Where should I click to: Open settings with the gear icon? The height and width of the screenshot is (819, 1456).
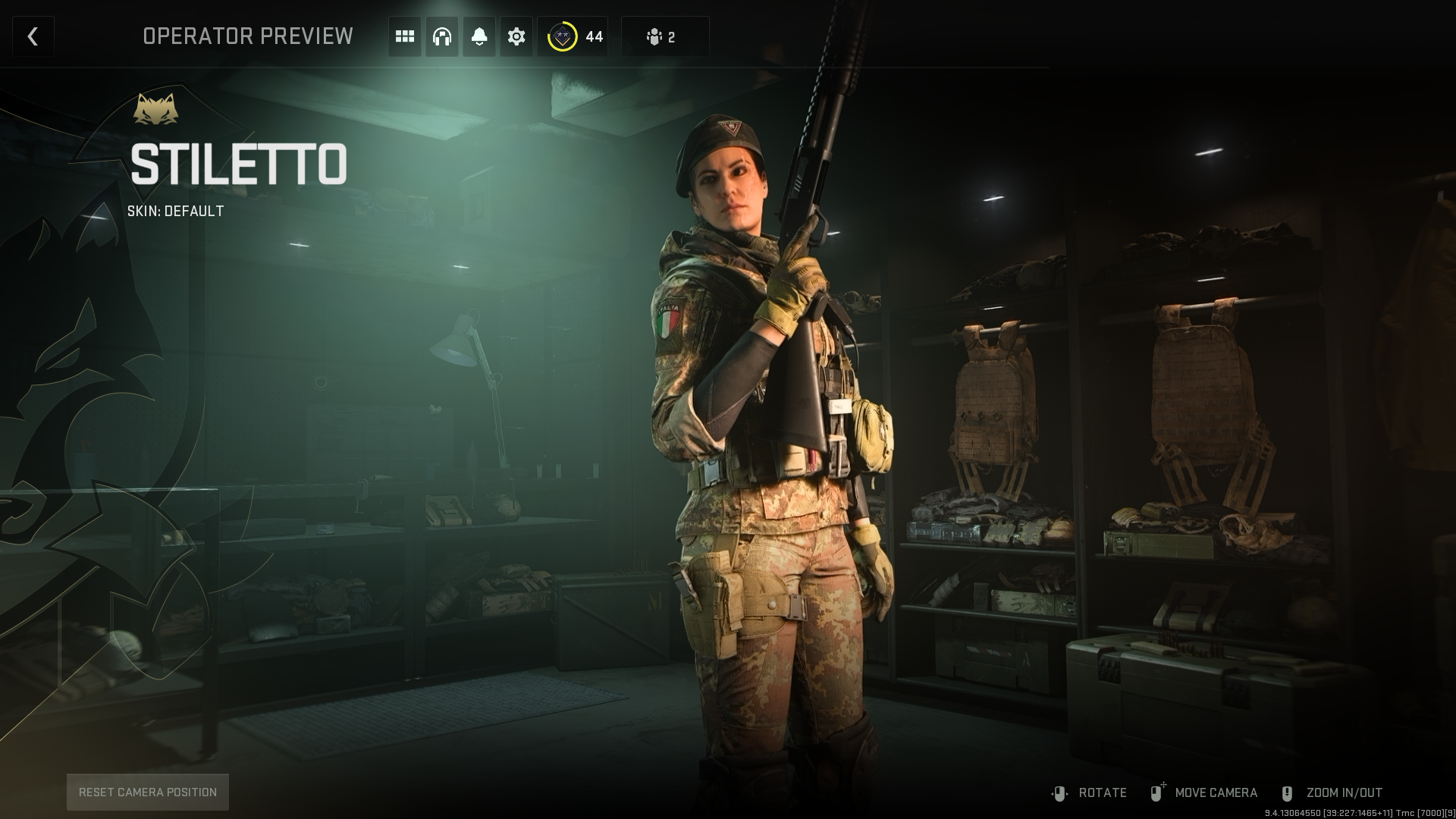coord(516,36)
